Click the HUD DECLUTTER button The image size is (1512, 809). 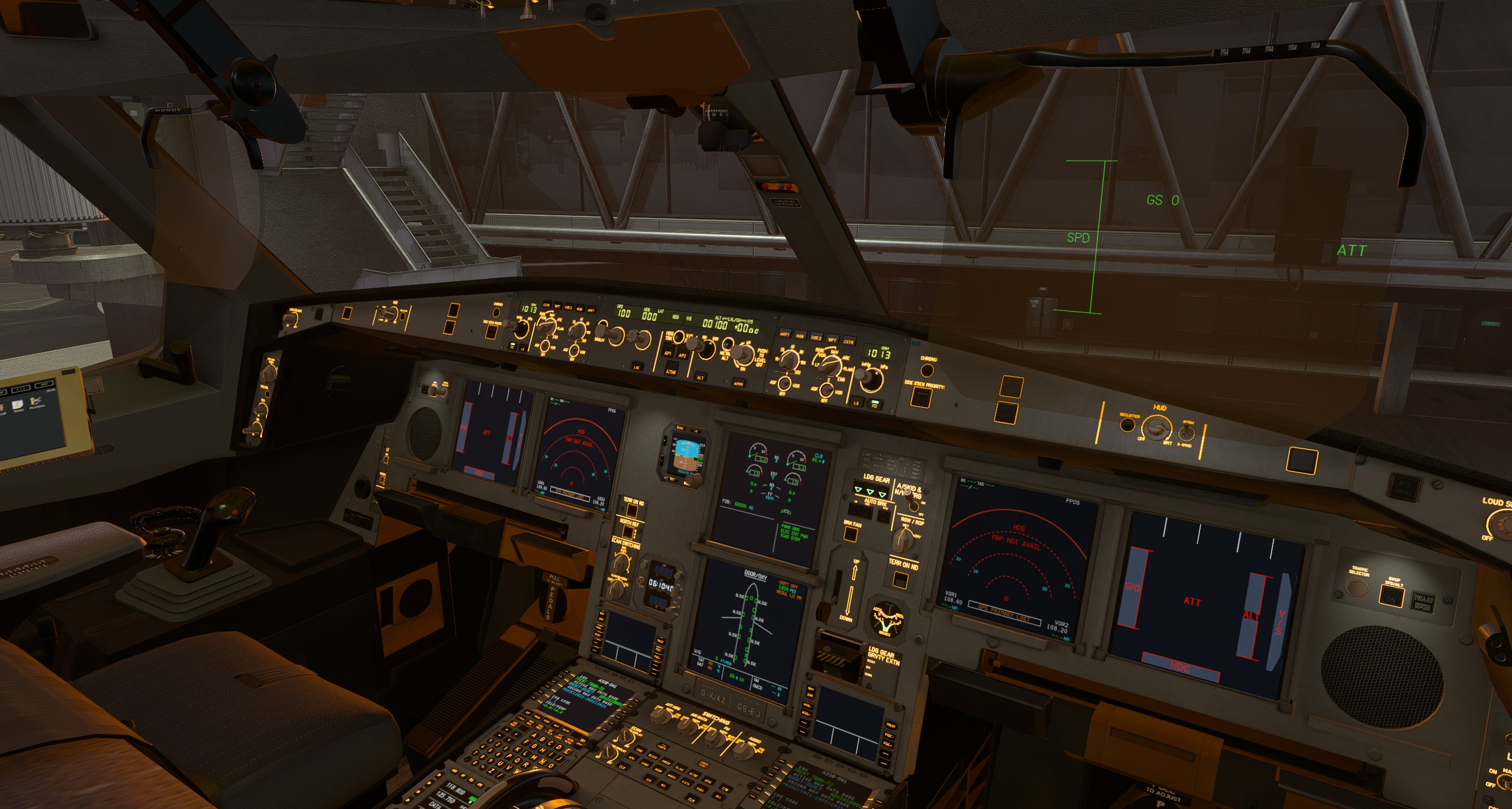click(x=1128, y=425)
